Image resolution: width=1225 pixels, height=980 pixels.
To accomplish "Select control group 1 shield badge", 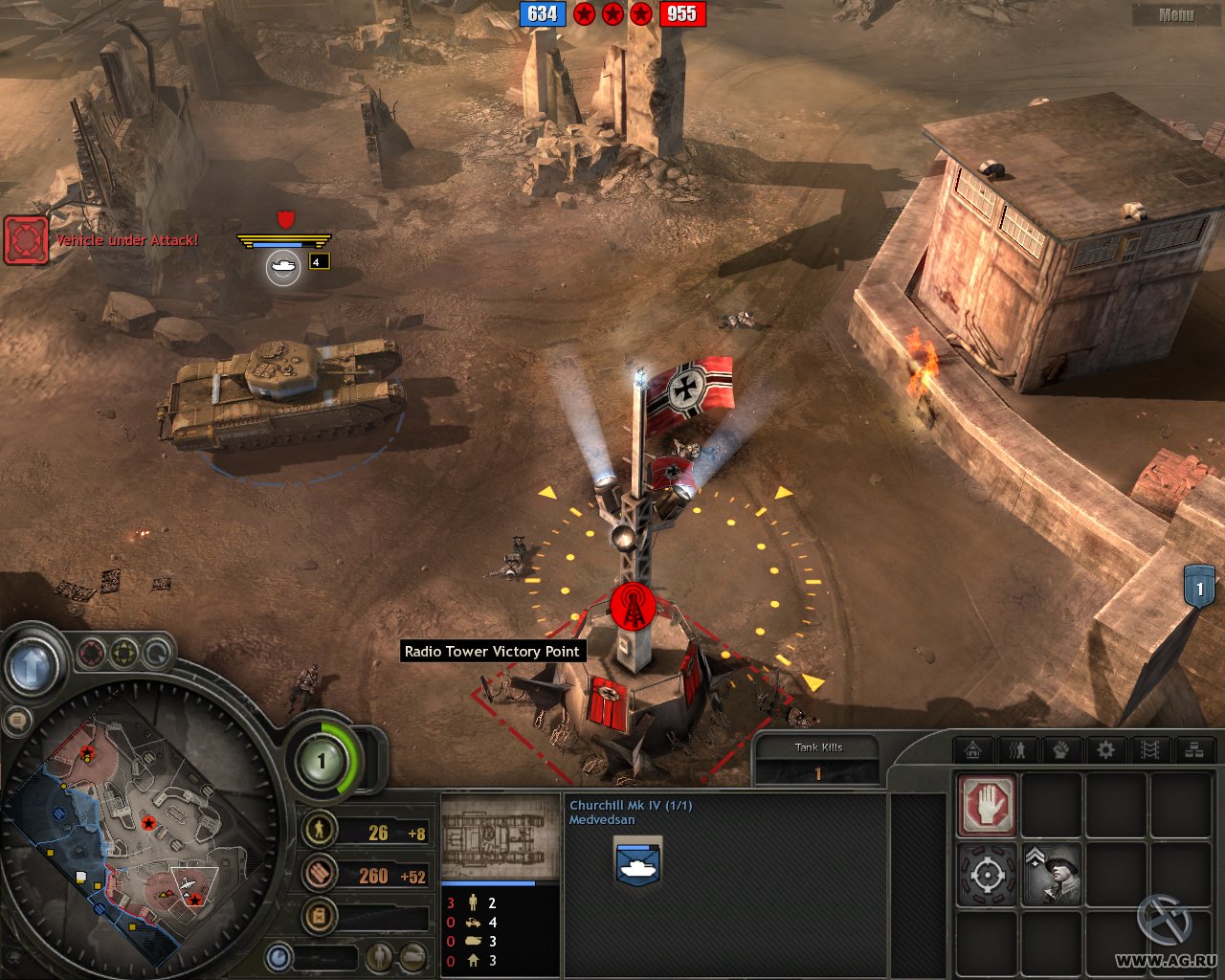I will click(x=1199, y=588).
